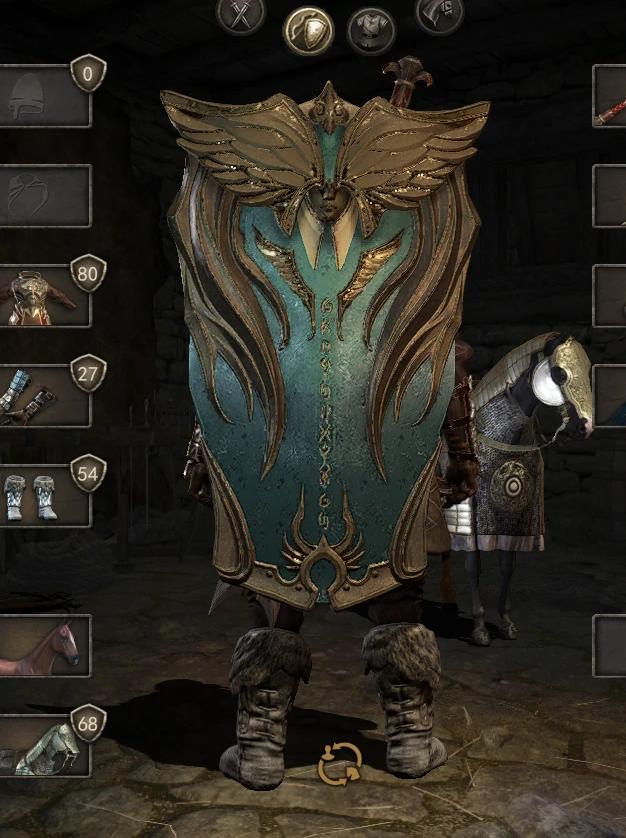Switch to the shield category filter
The image size is (626, 838).
pyautogui.click(x=308, y=30)
